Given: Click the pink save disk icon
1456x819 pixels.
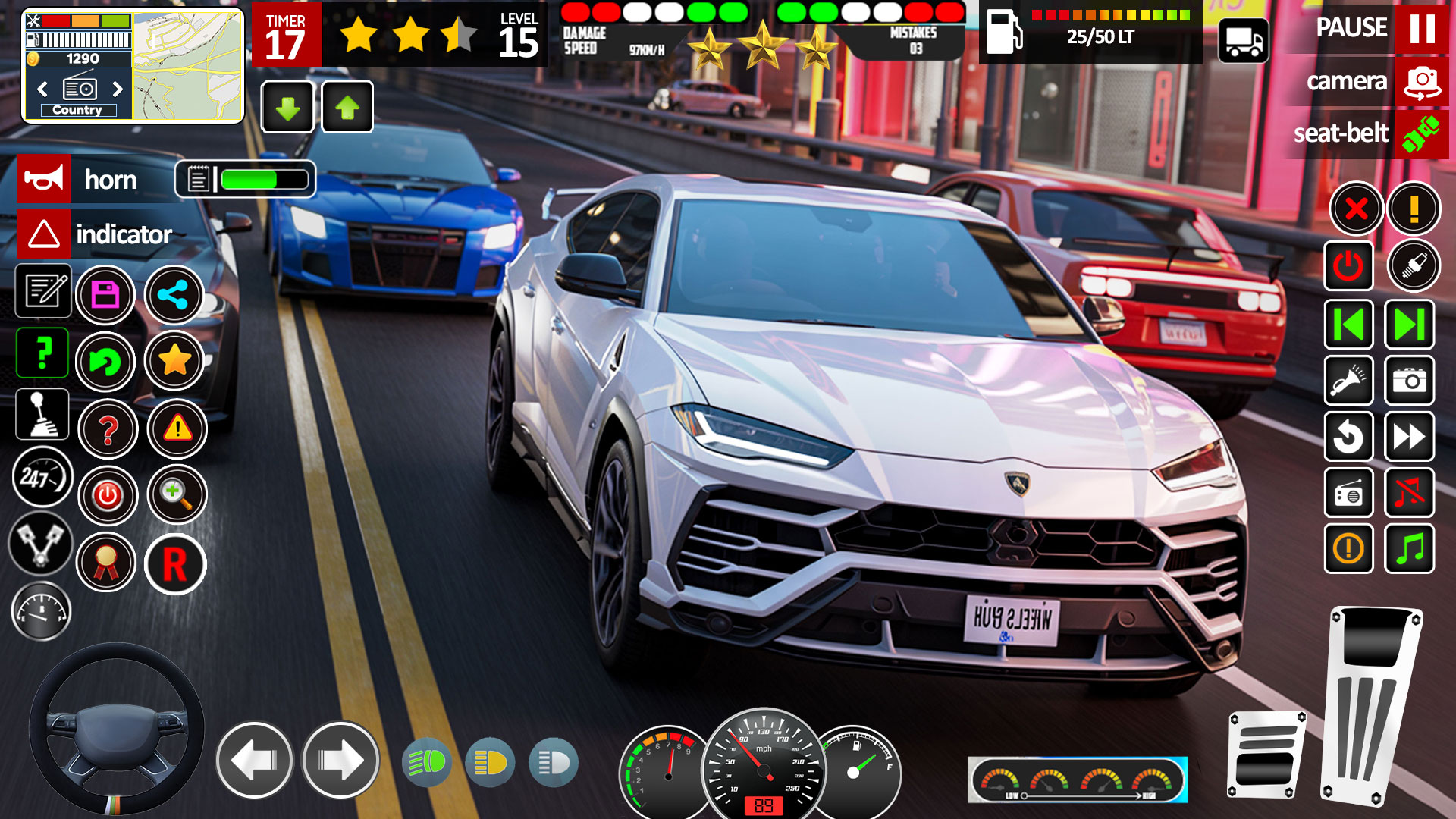Looking at the screenshot, I should pyautogui.click(x=105, y=295).
